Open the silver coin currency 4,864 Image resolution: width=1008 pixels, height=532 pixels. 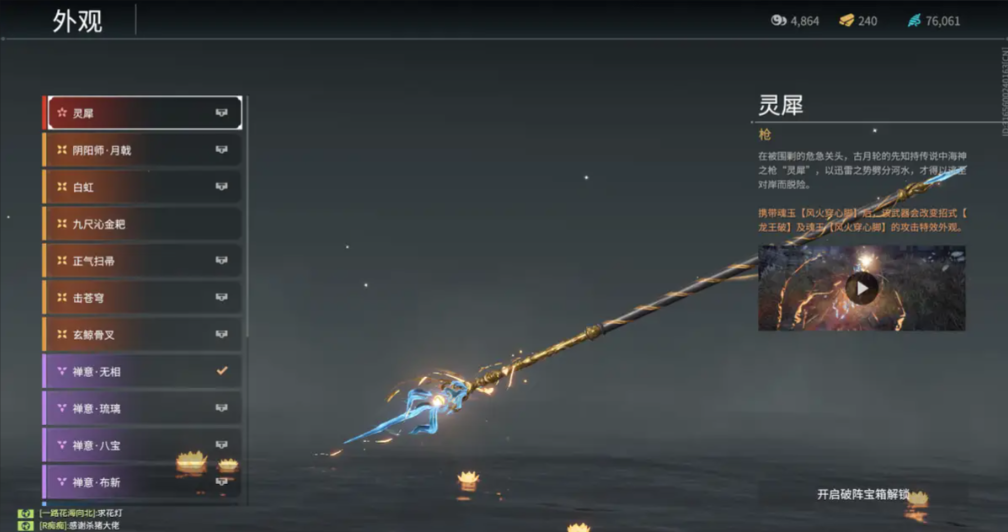pos(794,21)
